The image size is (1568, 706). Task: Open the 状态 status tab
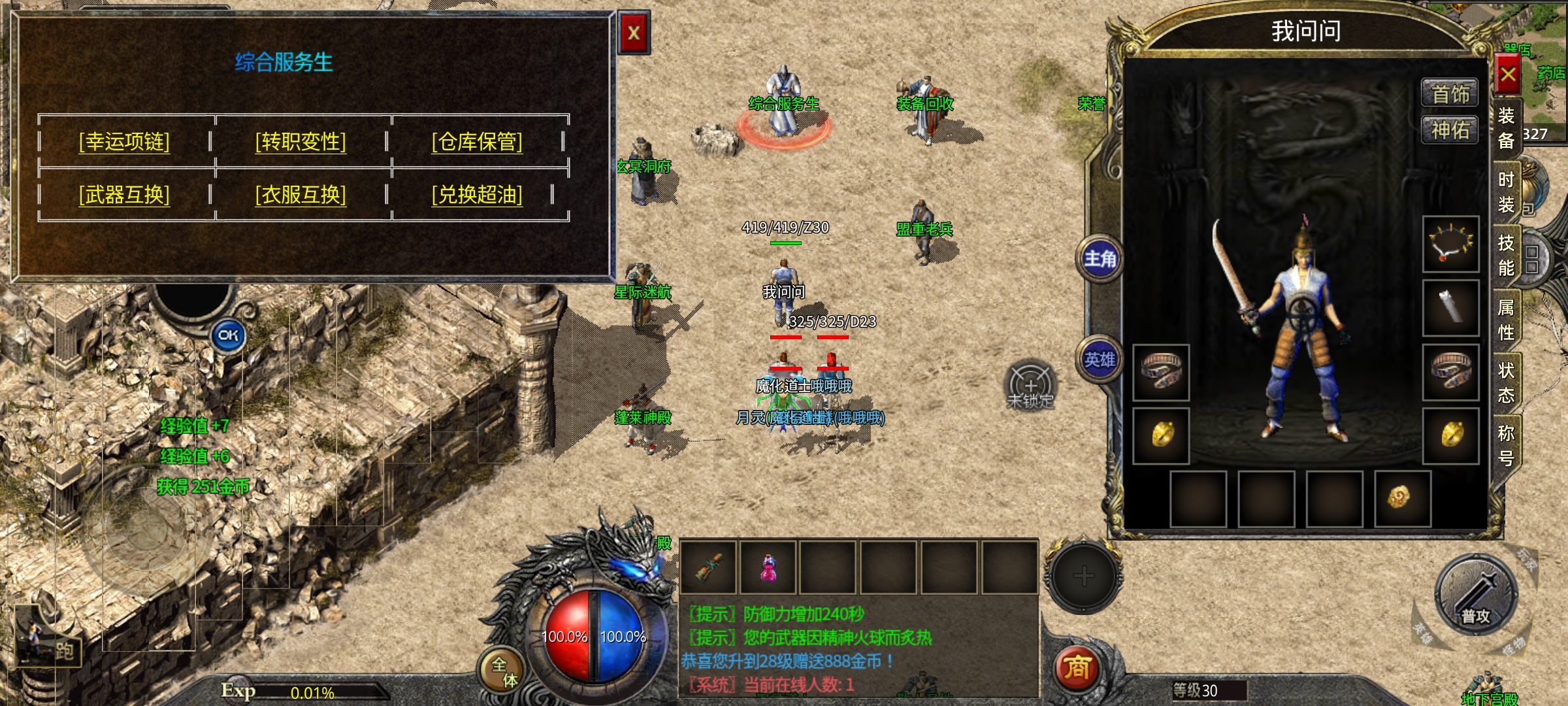coord(1506,382)
